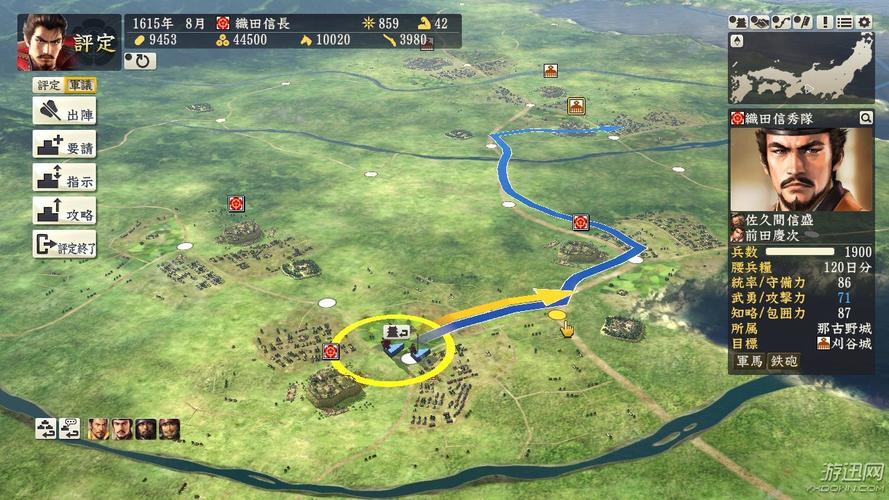Select the Oda clan crest near the yellow circle

click(x=332, y=351)
